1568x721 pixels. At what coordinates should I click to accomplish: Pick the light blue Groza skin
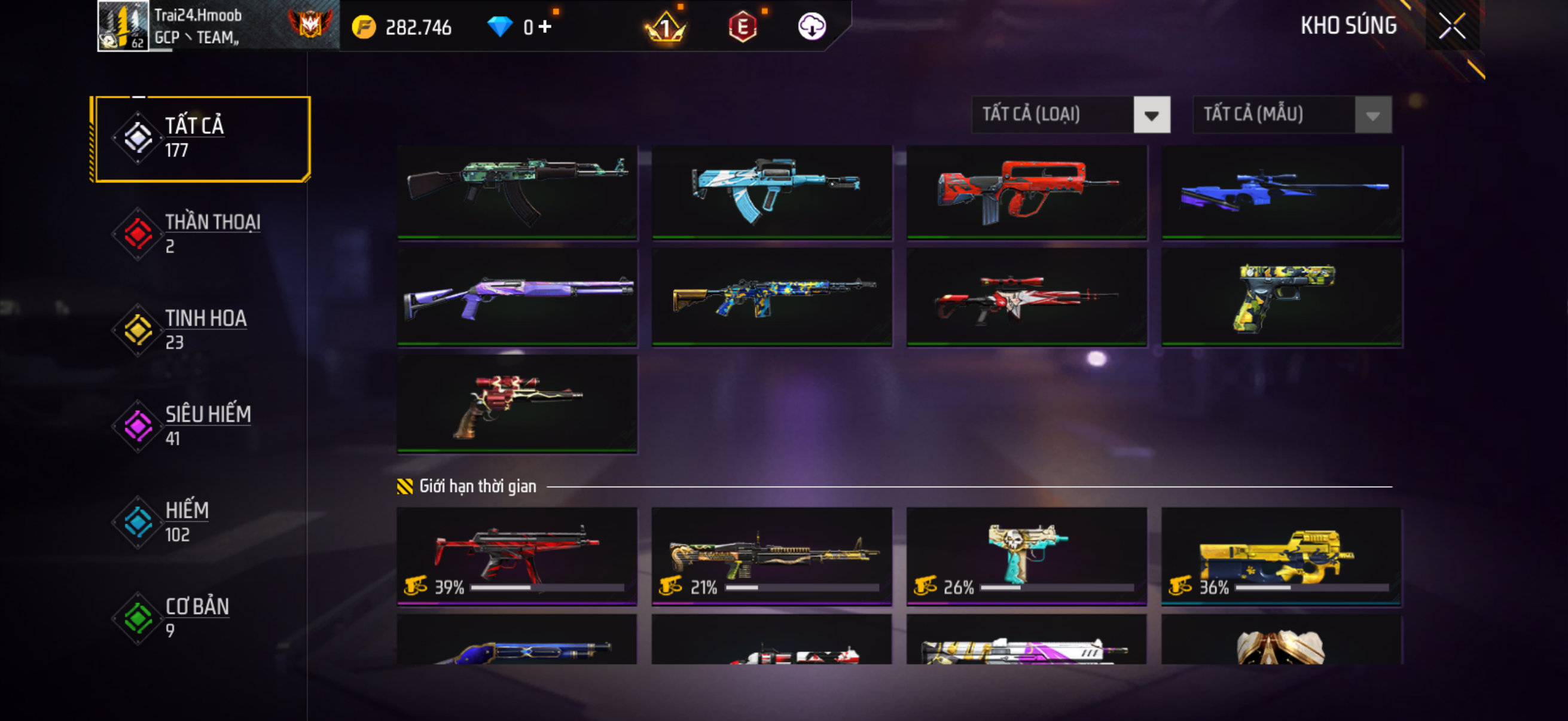(x=771, y=191)
